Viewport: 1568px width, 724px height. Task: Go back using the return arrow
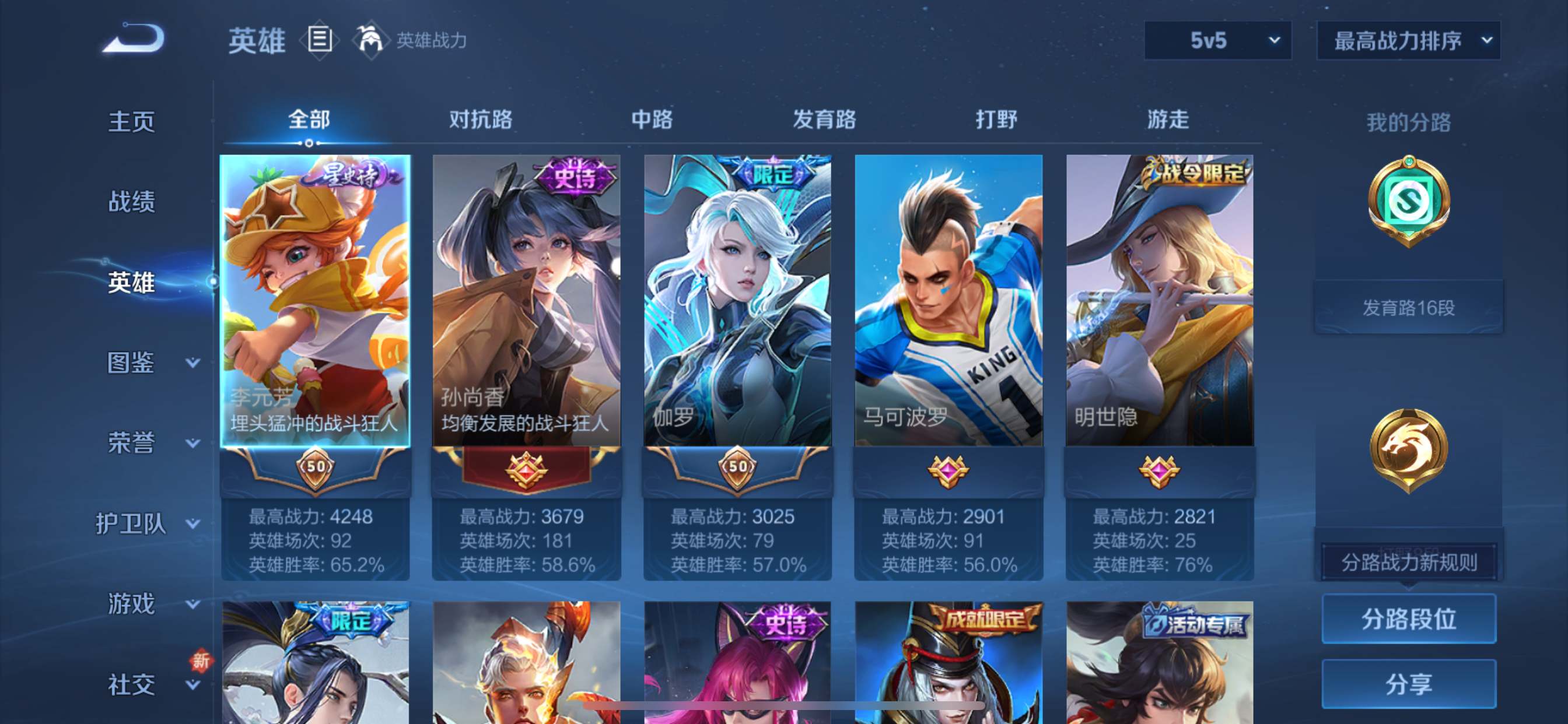coord(134,39)
